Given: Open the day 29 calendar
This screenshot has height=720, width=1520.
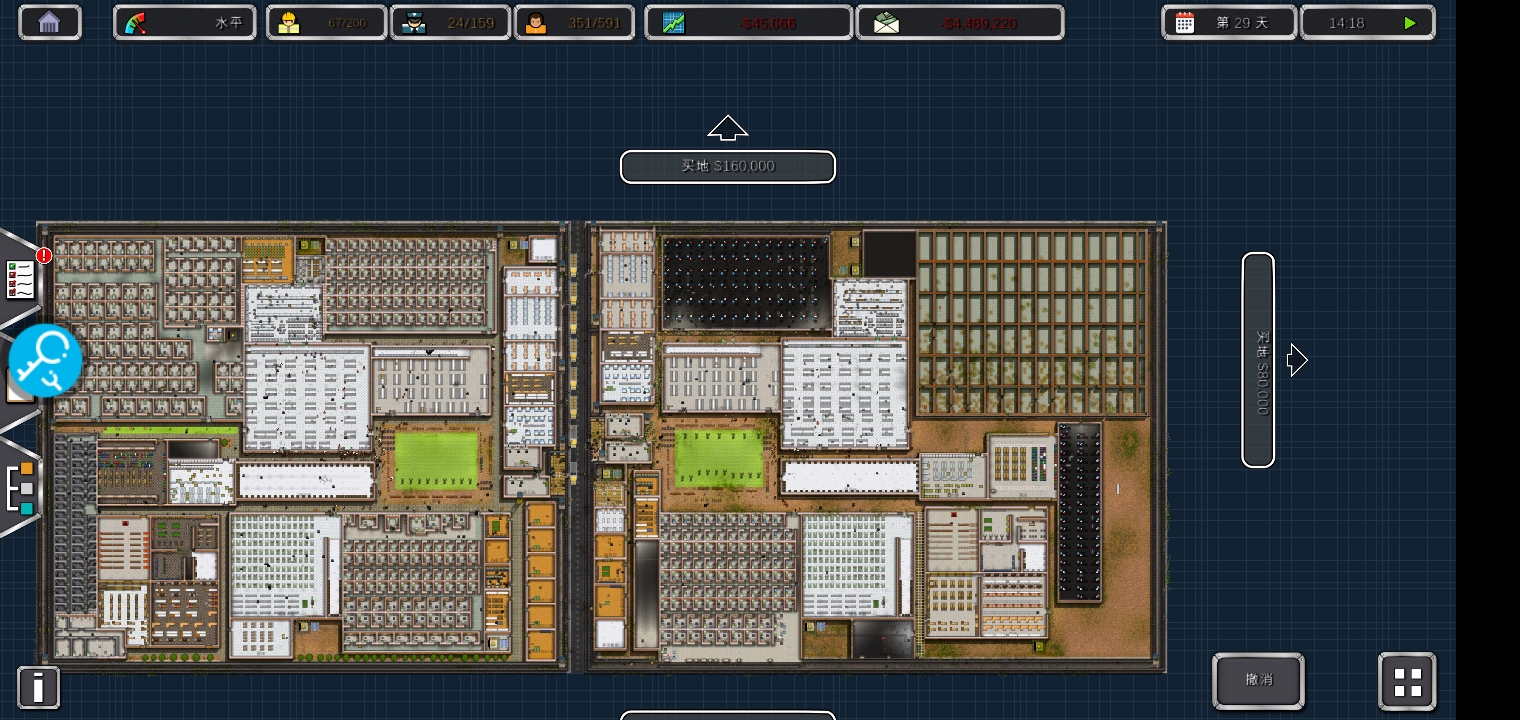Looking at the screenshot, I should pyautogui.click(x=1229, y=22).
